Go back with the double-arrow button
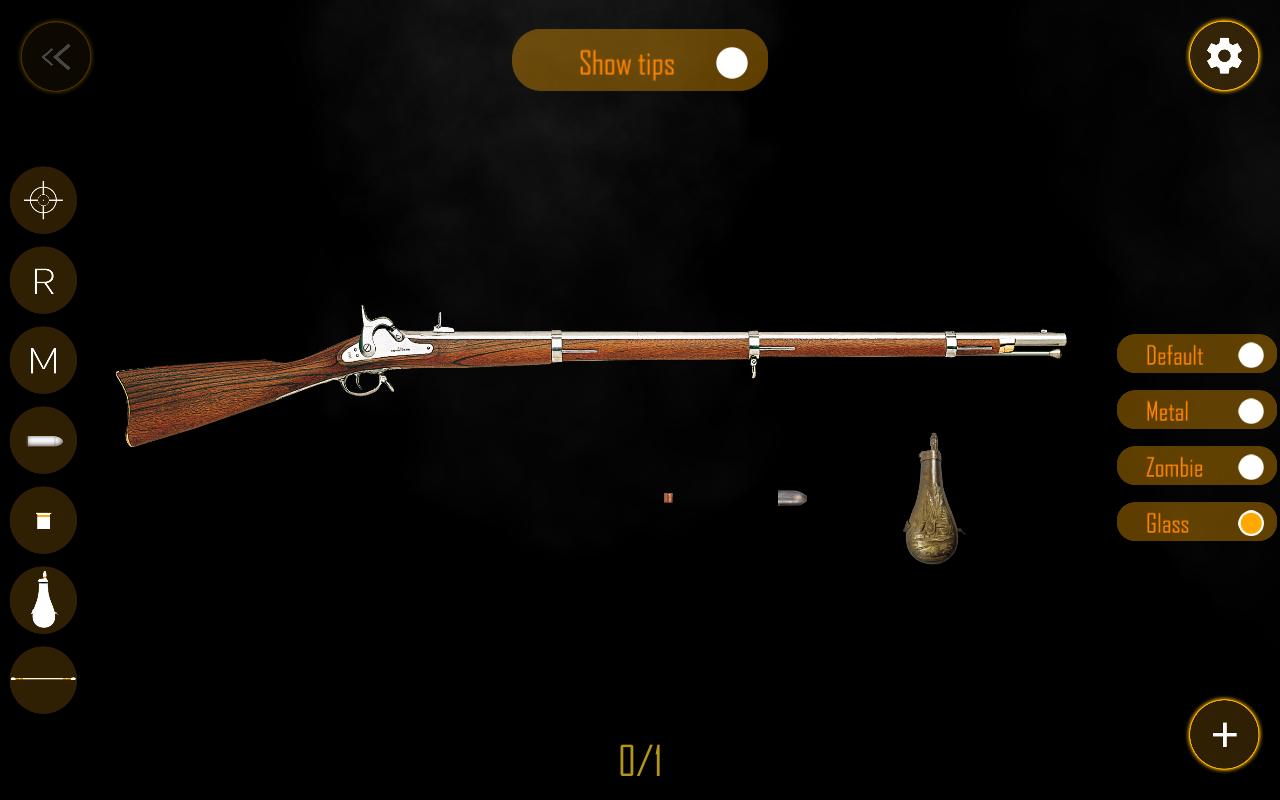 pos(56,57)
